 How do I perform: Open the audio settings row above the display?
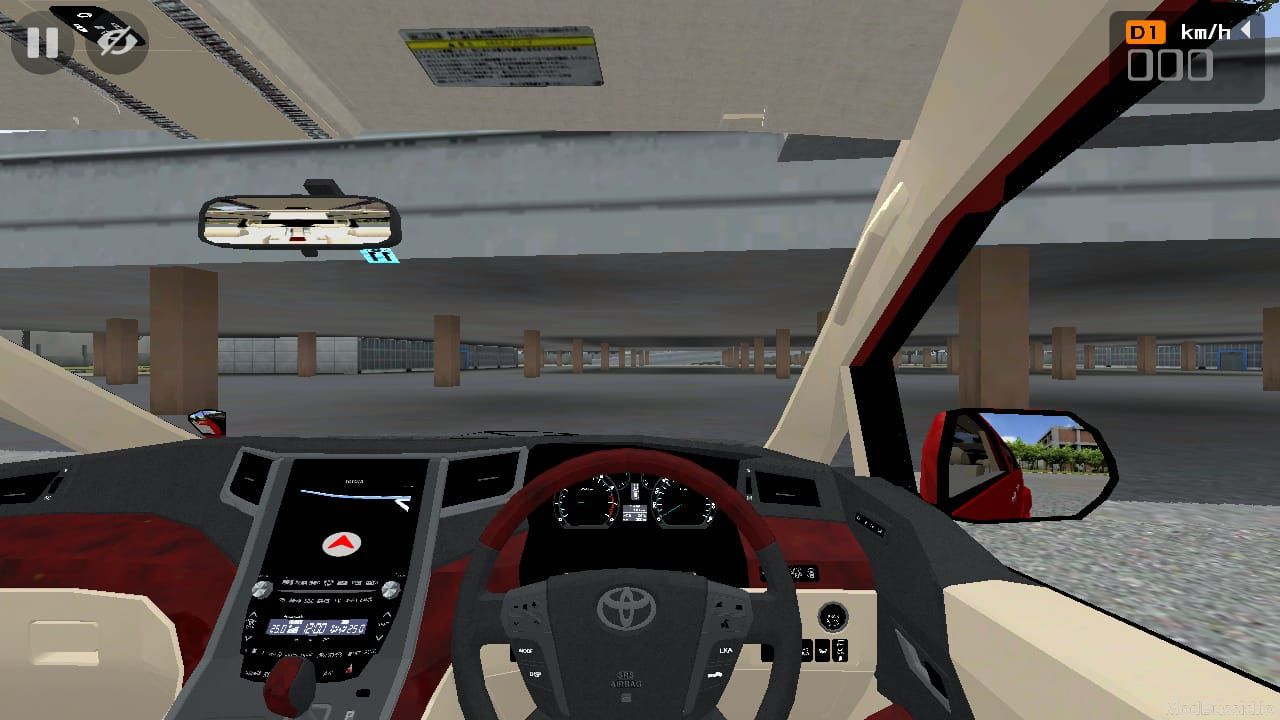(330, 582)
